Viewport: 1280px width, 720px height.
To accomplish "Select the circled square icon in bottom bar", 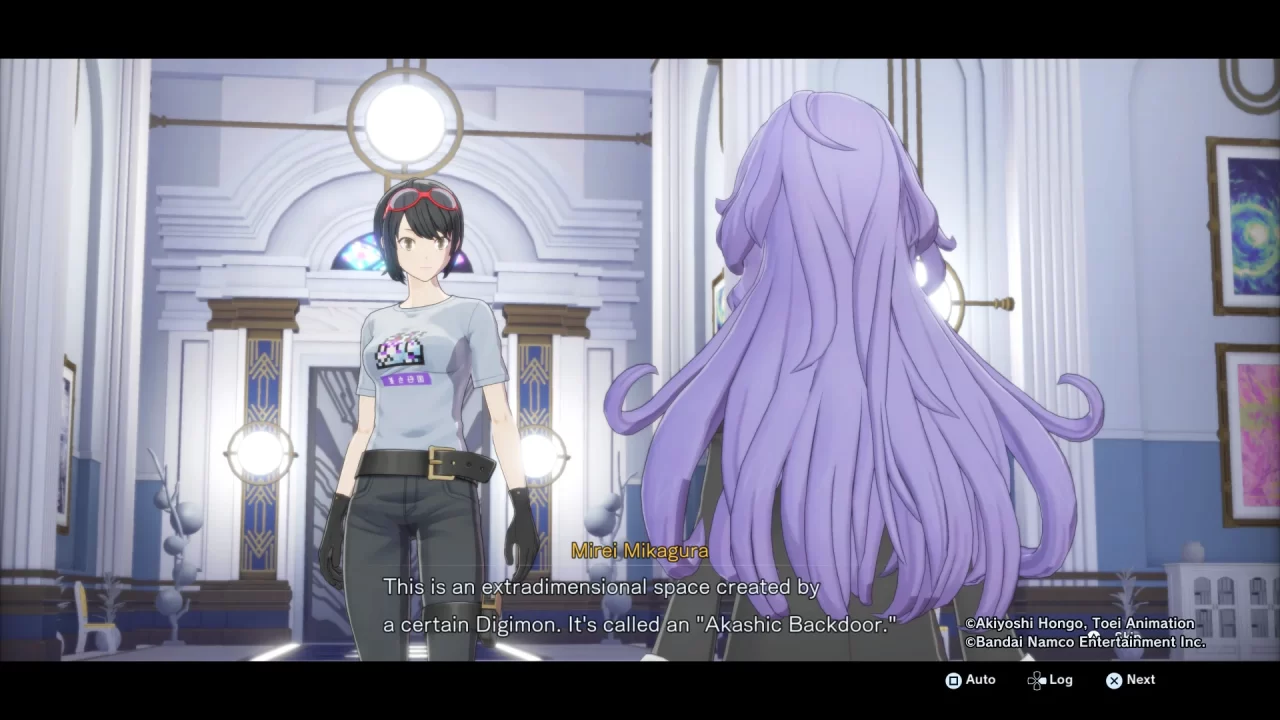I will [953, 680].
